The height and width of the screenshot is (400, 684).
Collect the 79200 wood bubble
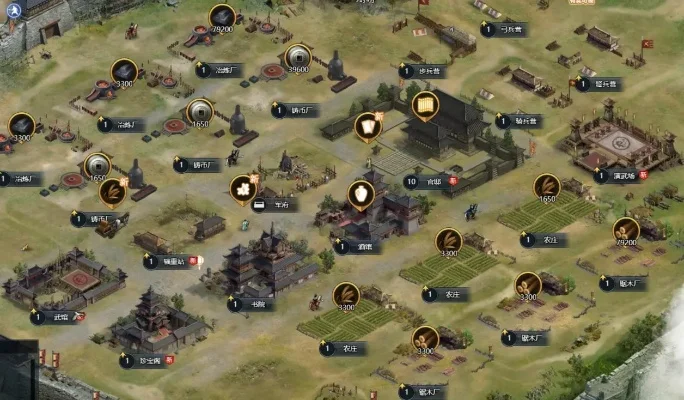coord(626,231)
